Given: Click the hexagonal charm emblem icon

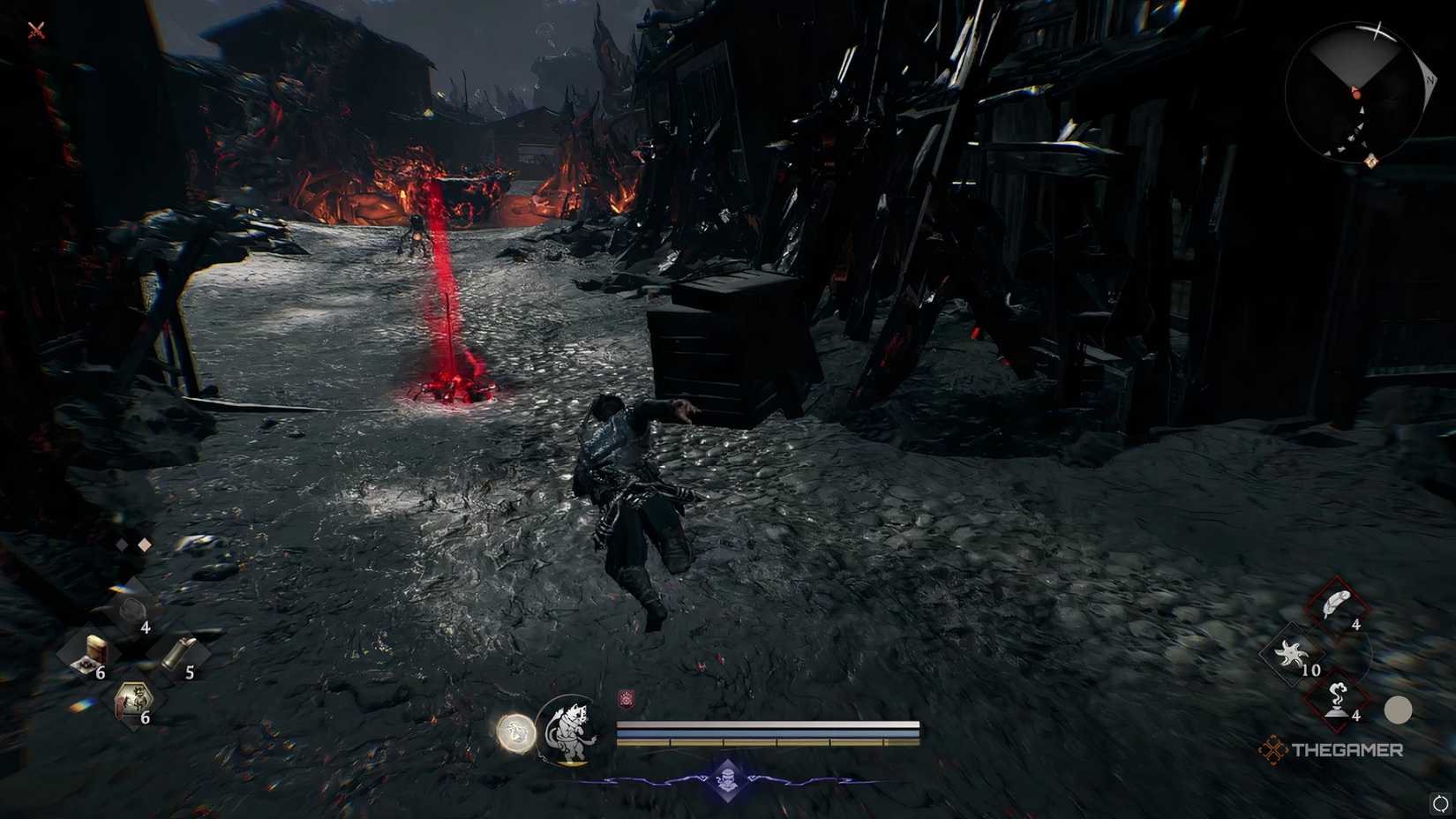Looking at the screenshot, I should (134, 698).
